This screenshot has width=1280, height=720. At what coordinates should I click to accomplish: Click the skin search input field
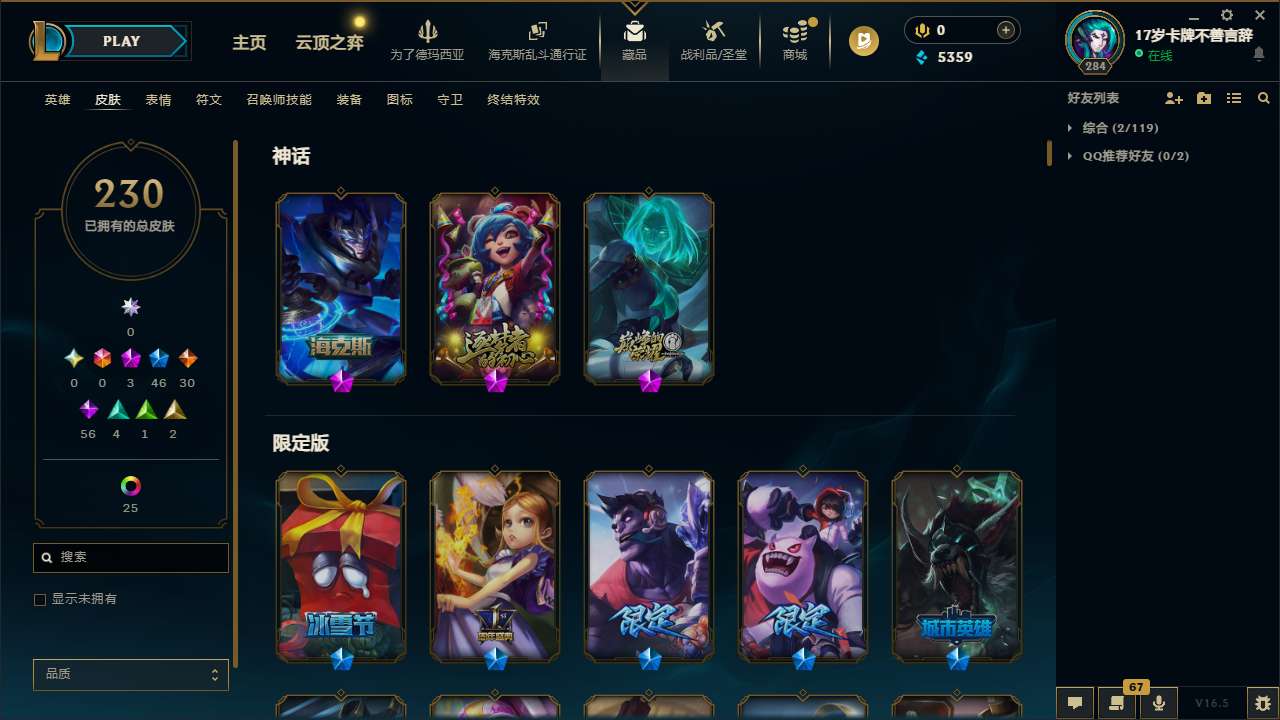[x=130, y=557]
